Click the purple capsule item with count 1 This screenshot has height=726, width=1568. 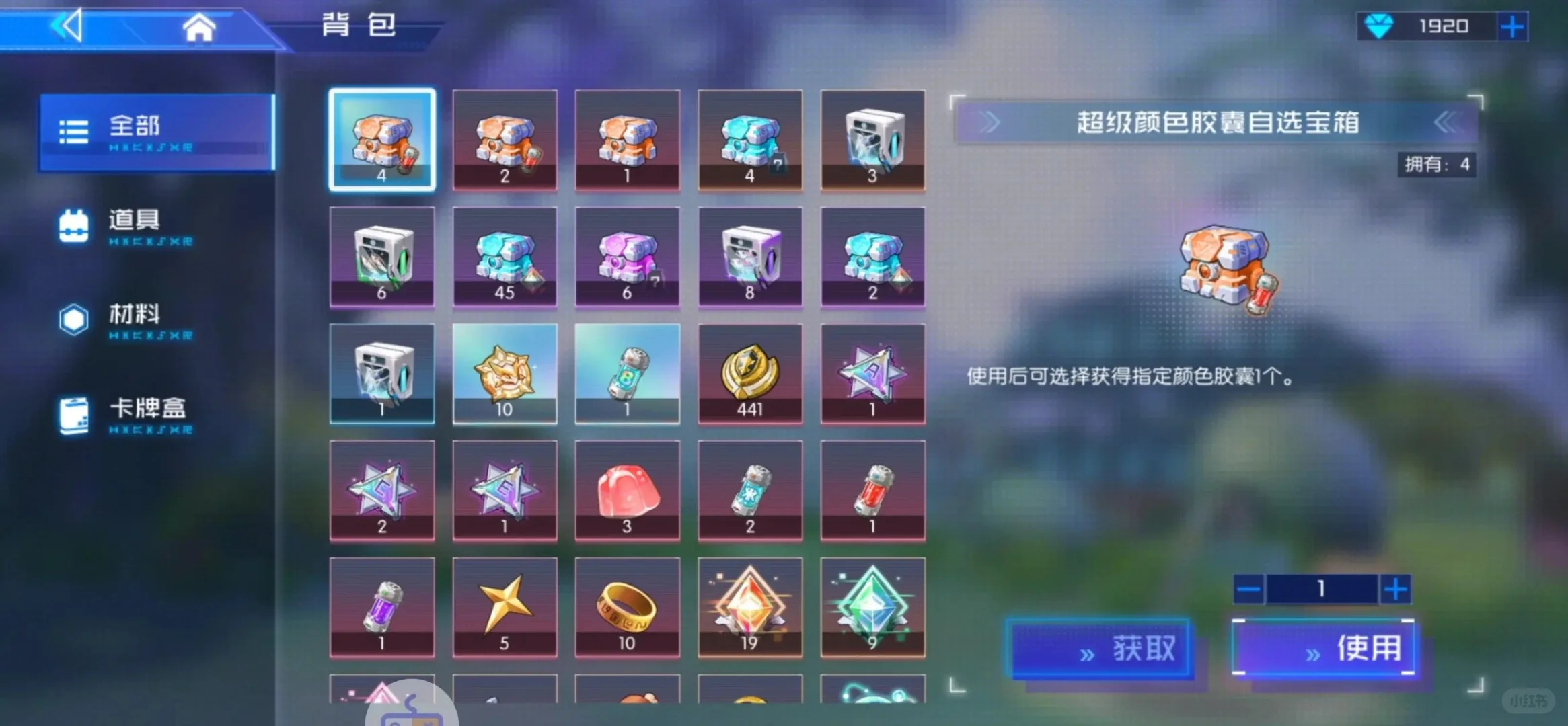tap(382, 607)
